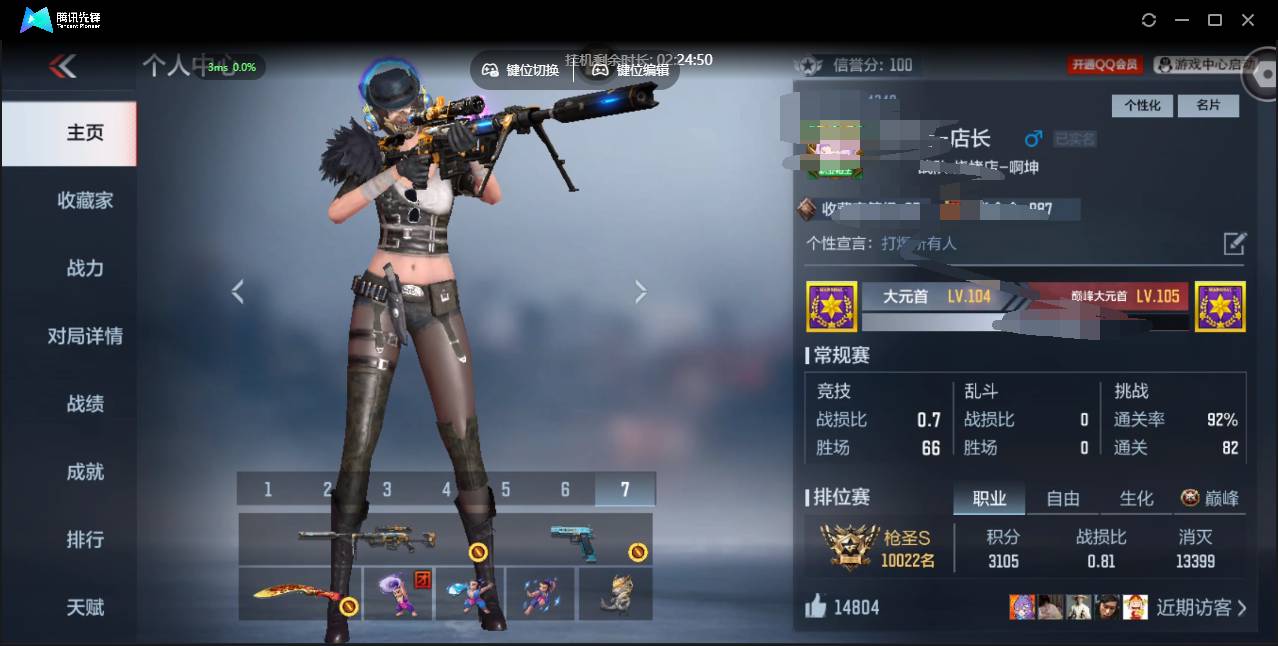Show the 成就 achievements page
The height and width of the screenshot is (646, 1278).
tap(85, 472)
